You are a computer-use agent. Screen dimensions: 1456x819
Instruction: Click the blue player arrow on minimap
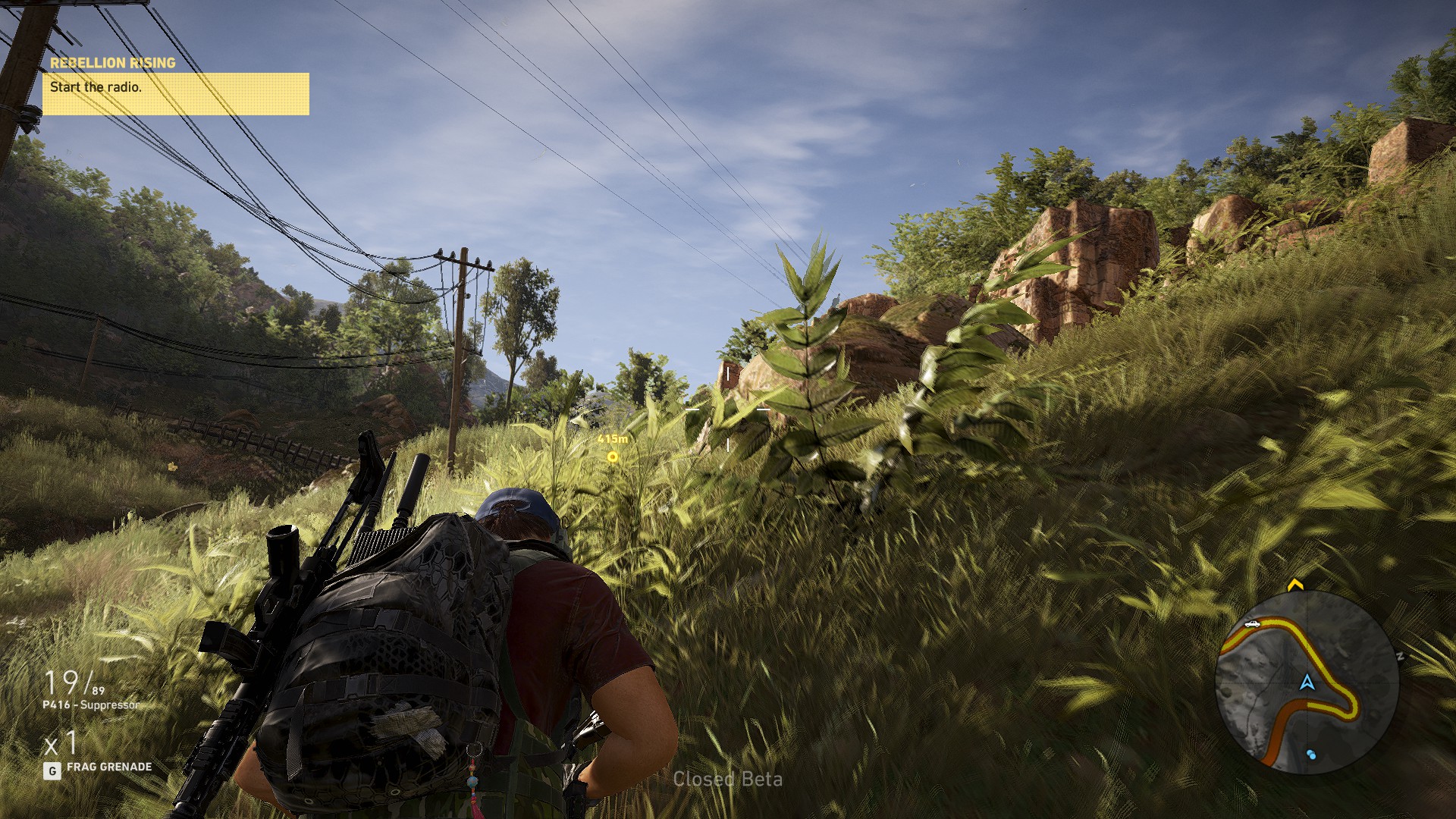[x=1307, y=682]
